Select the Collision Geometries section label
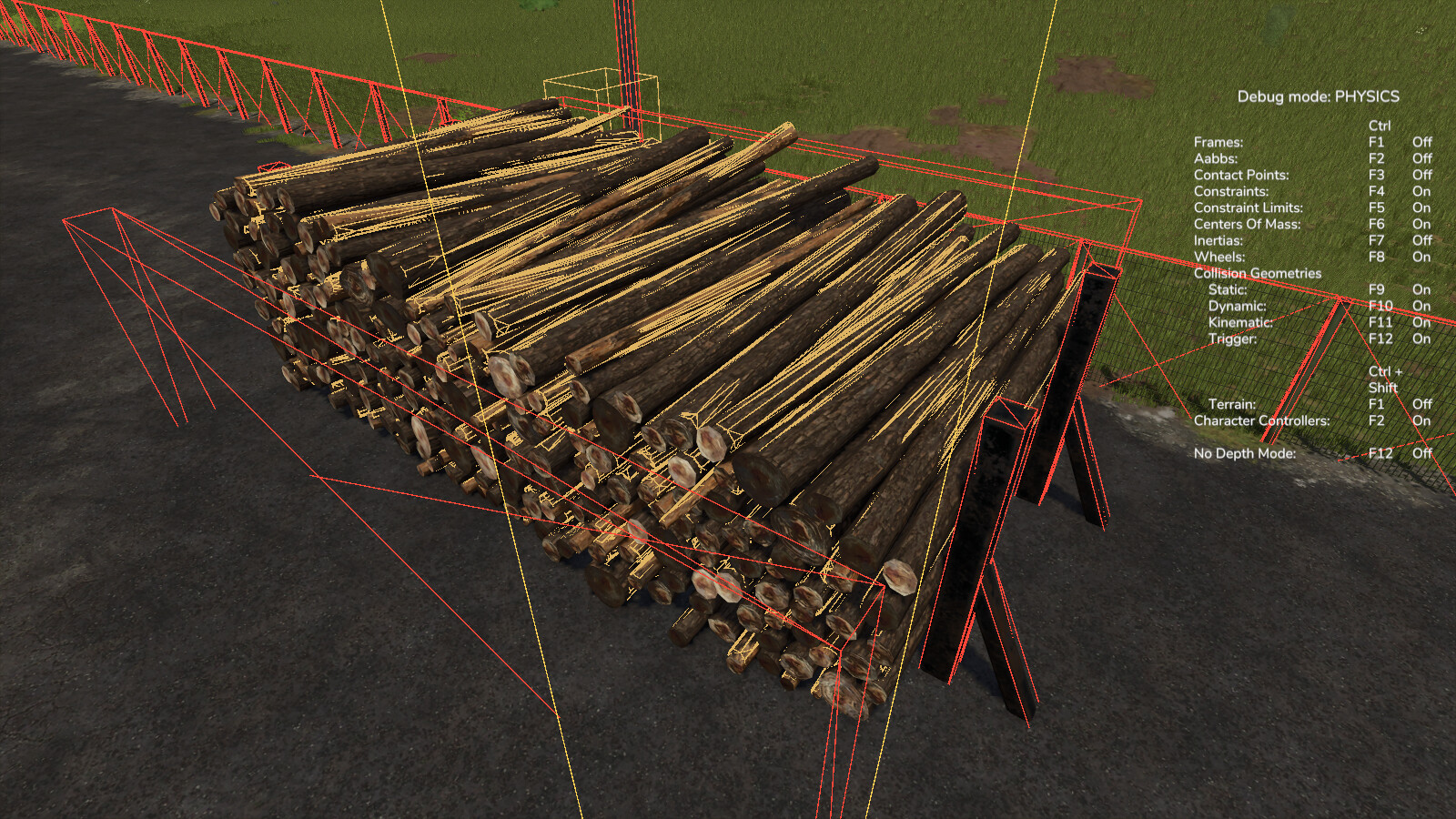The width and height of the screenshot is (1456, 819). [1259, 272]
